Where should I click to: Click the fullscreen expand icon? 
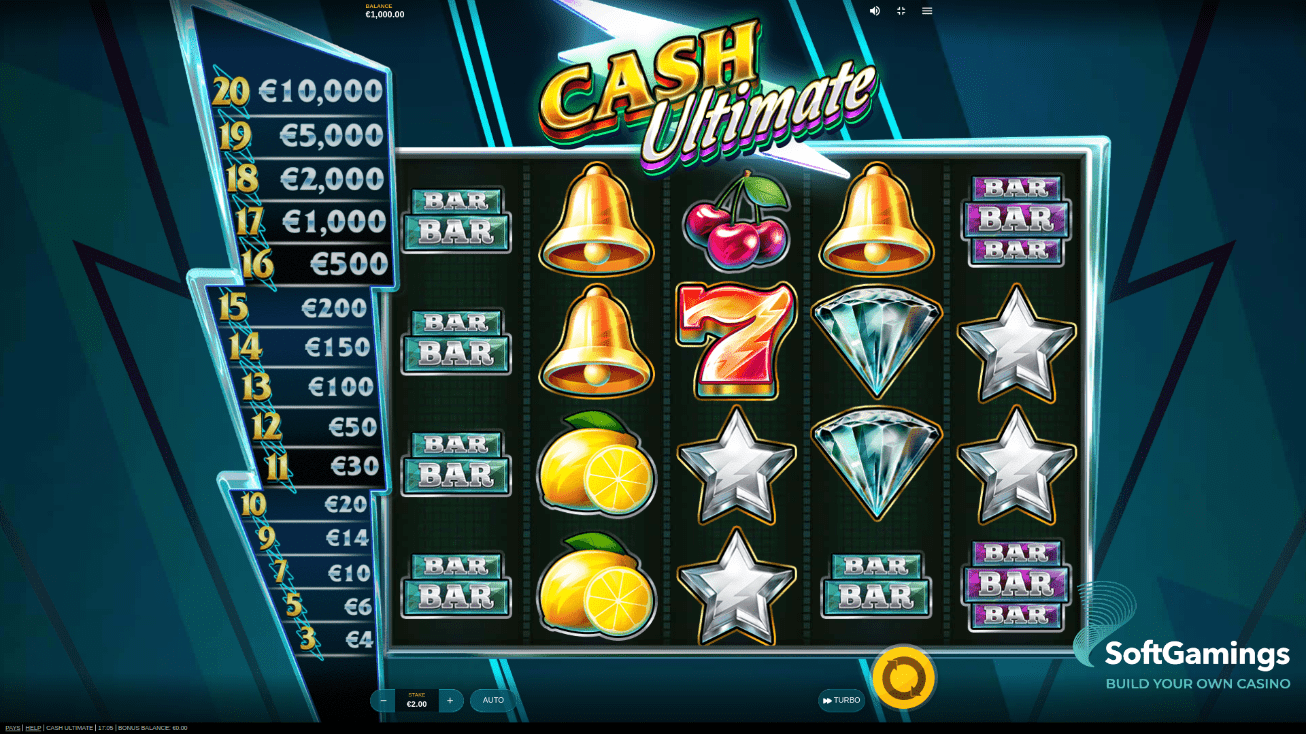pyautogui.click(x=900, y=11)
